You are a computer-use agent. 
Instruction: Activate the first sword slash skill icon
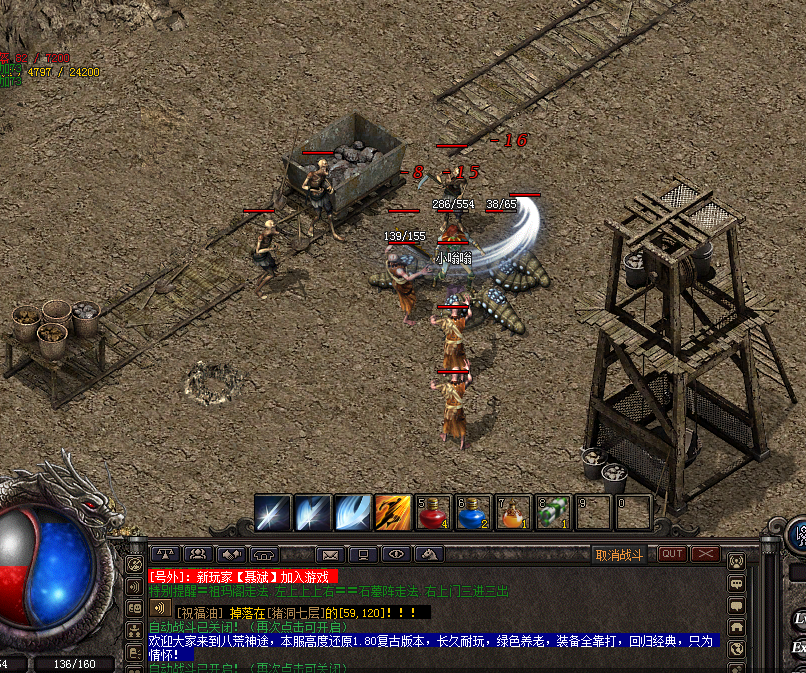click(273, 513)
